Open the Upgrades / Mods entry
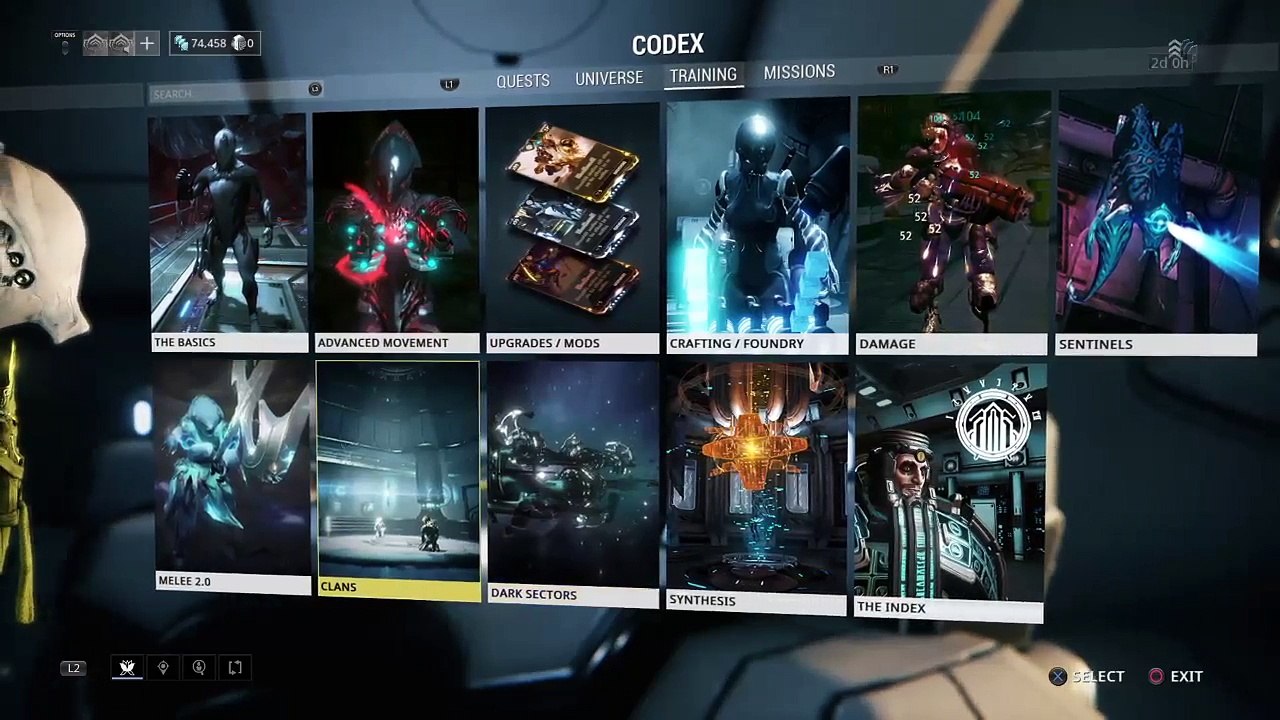The image size is (1280, 720). 572,230
